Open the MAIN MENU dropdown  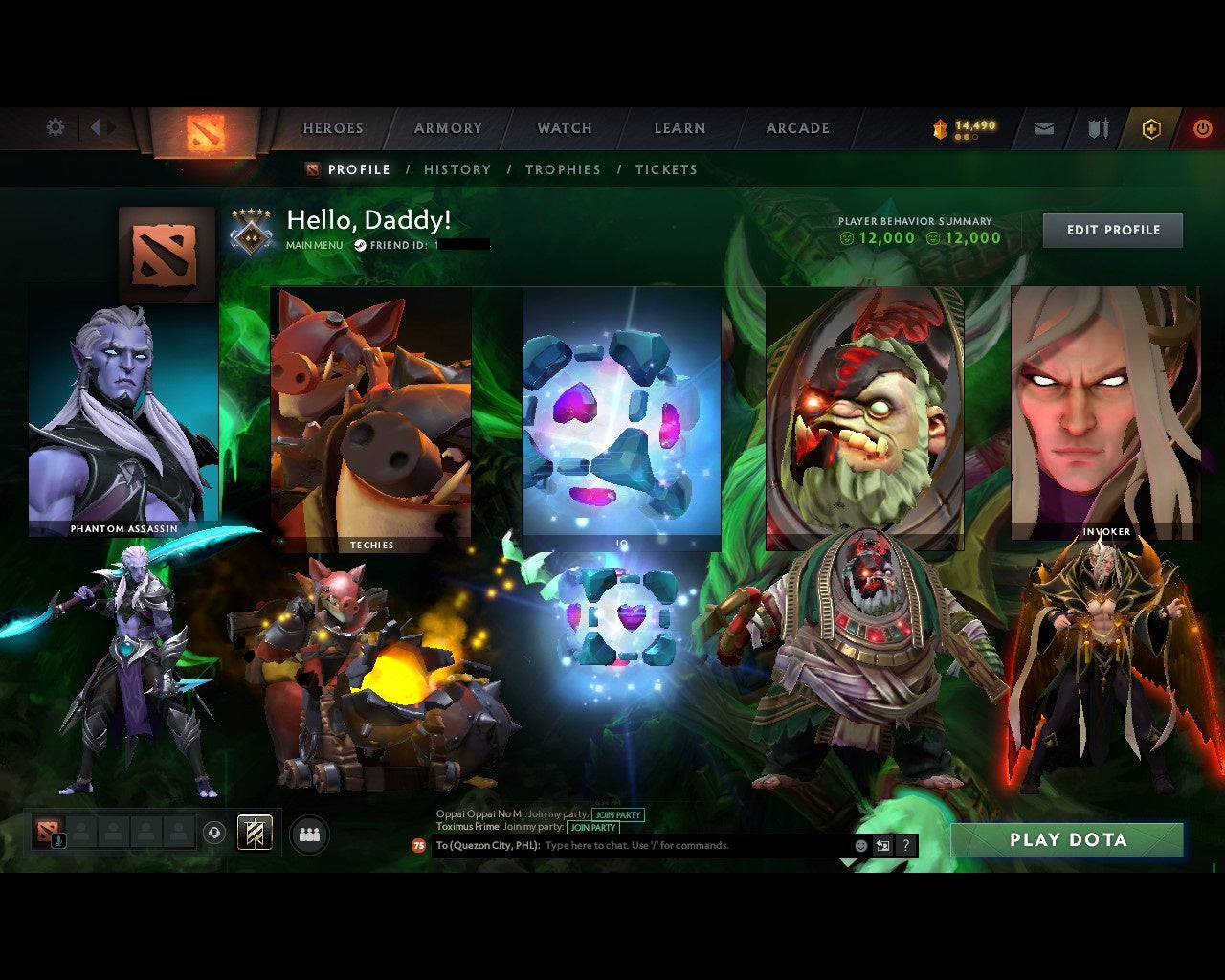click(314, 245)
